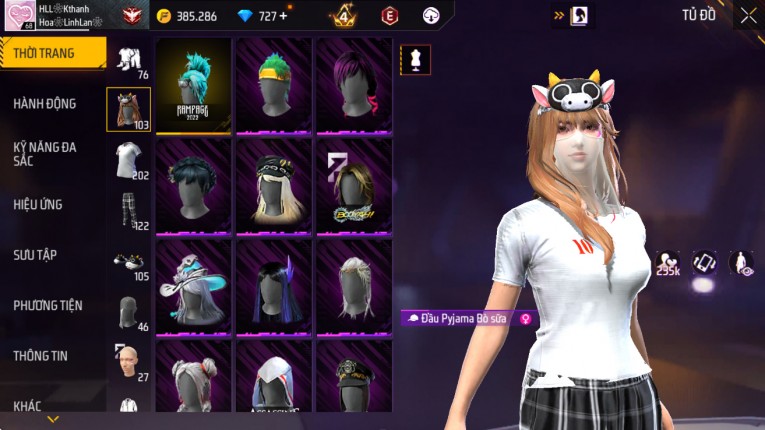Equip the white wide-brim hat with teal hair
The image size is (765, 430).
[x=194, y=286]
